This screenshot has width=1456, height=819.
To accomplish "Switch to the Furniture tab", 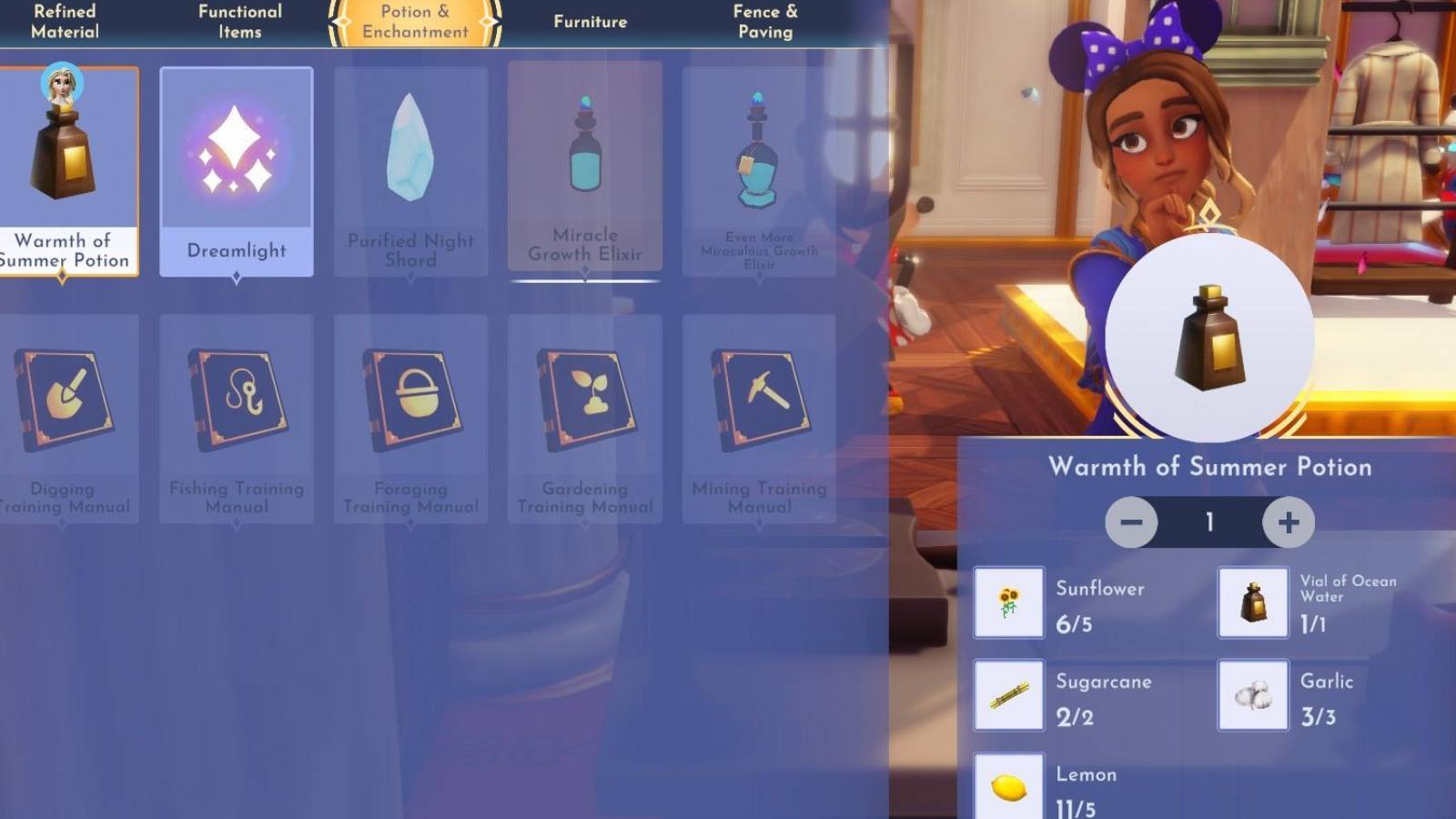I will coord(590,21).
